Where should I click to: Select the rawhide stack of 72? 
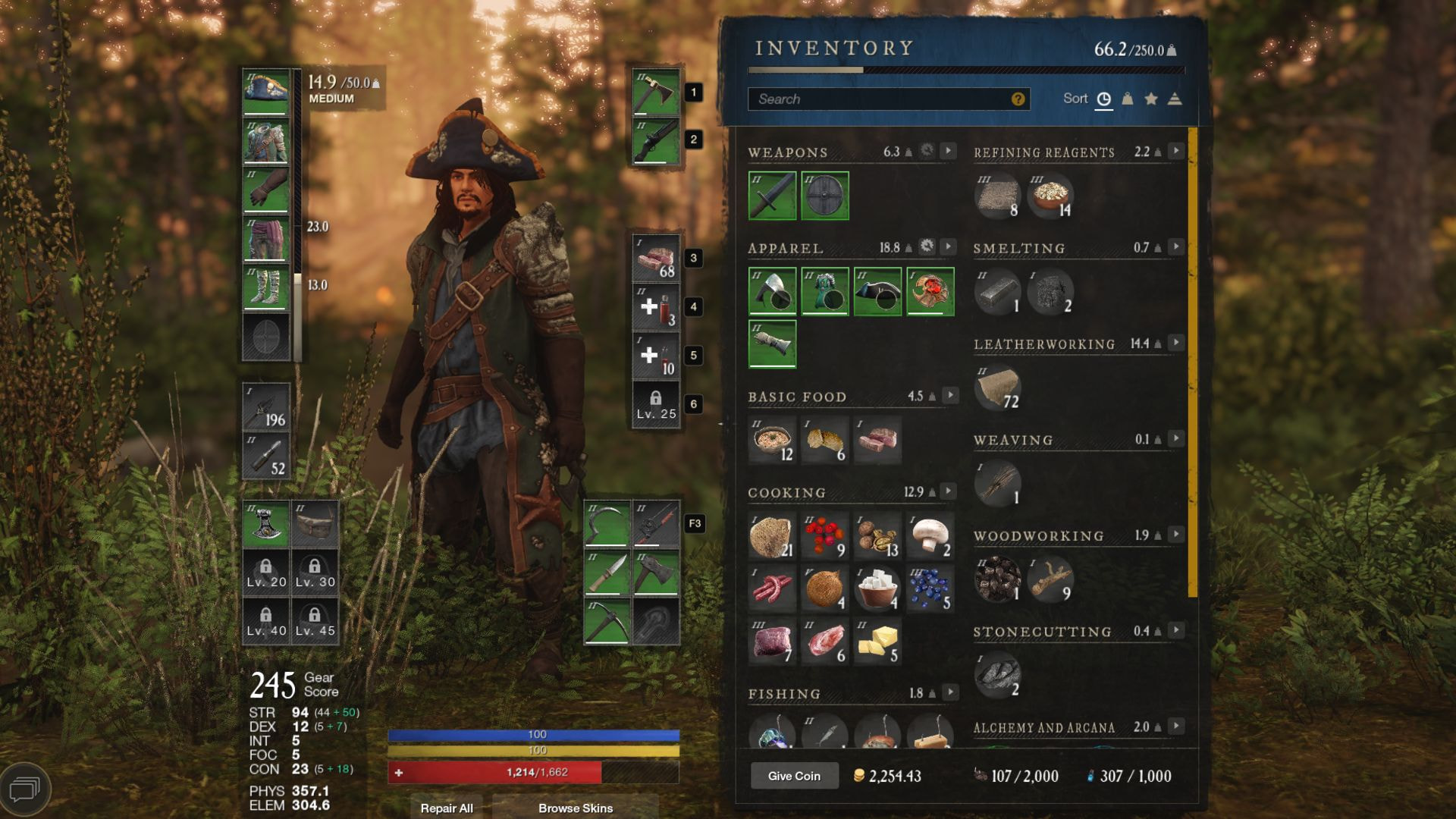[x=998, y=388]
